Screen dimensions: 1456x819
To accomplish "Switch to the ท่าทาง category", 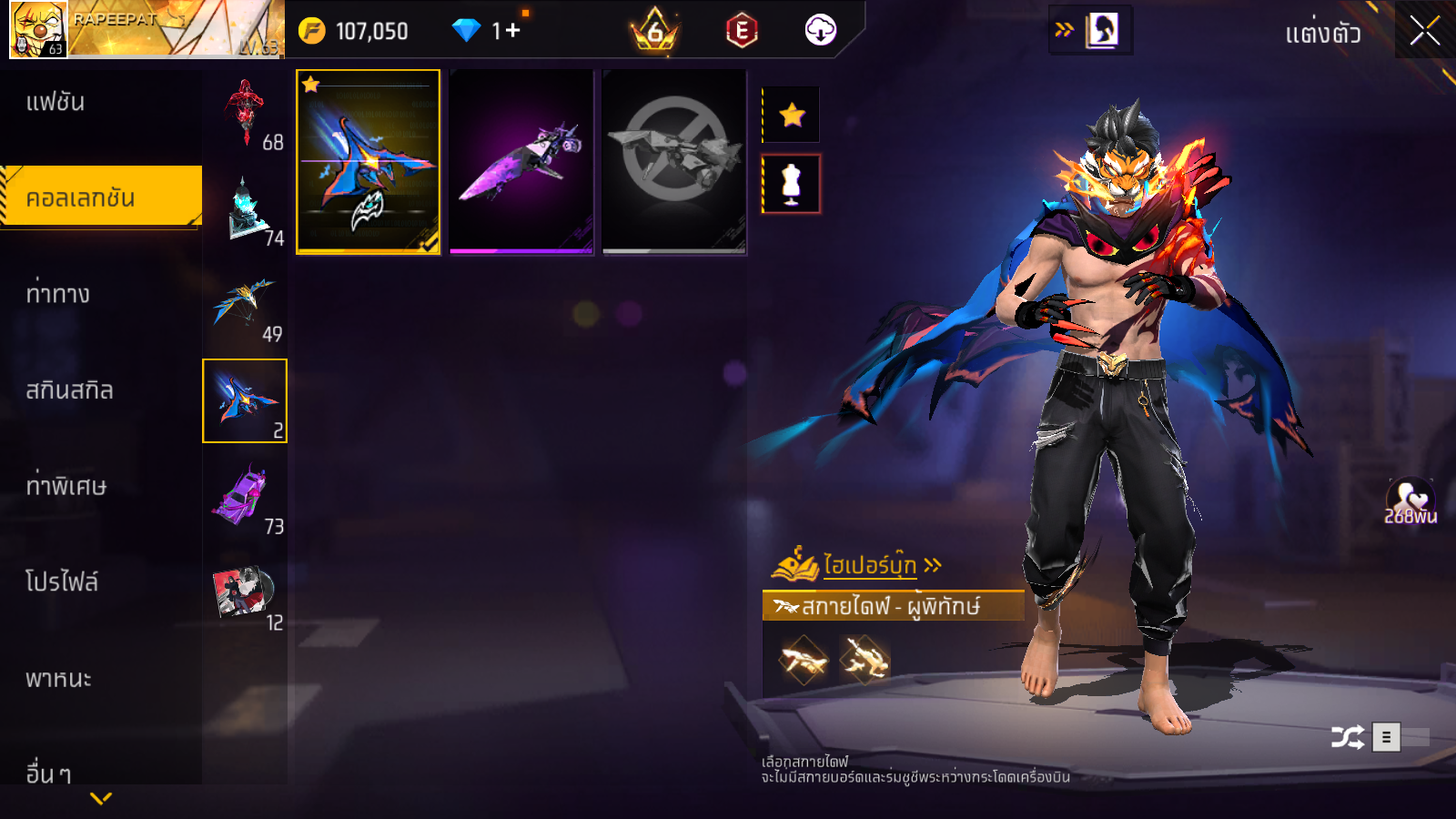I will 57,294.
